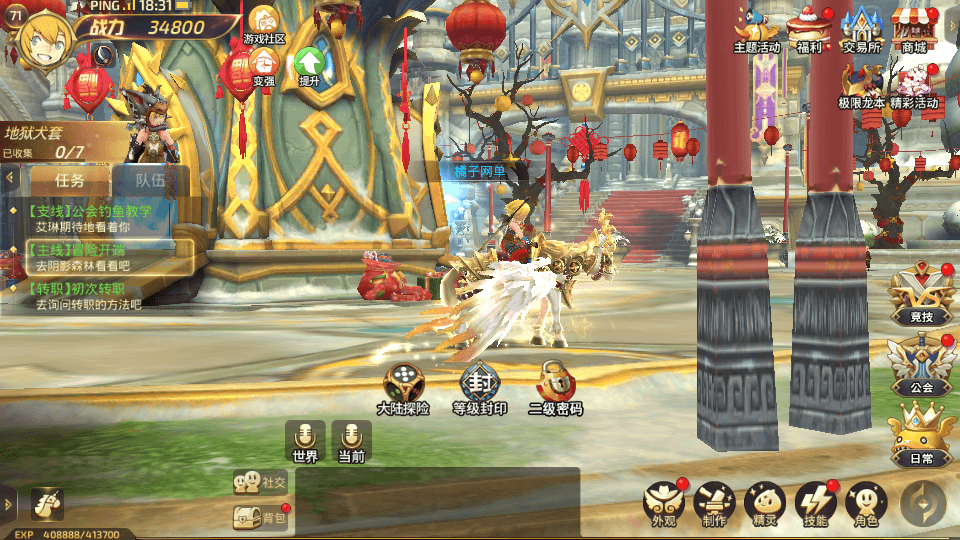The width and height of the screenshot is (960, 540).
Task: Open the player avatar portrait
Action: pyautogui.click(x=40, y=42)
